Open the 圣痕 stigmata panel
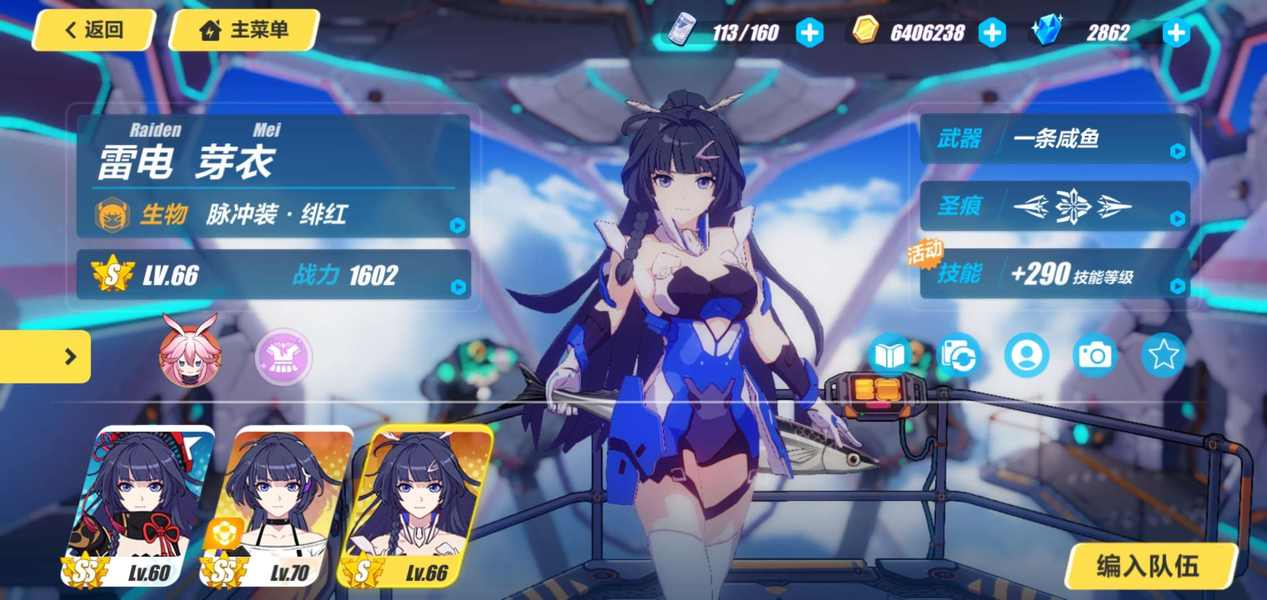The width and height of the screenshot is (1267, 600). (1054, 207)
